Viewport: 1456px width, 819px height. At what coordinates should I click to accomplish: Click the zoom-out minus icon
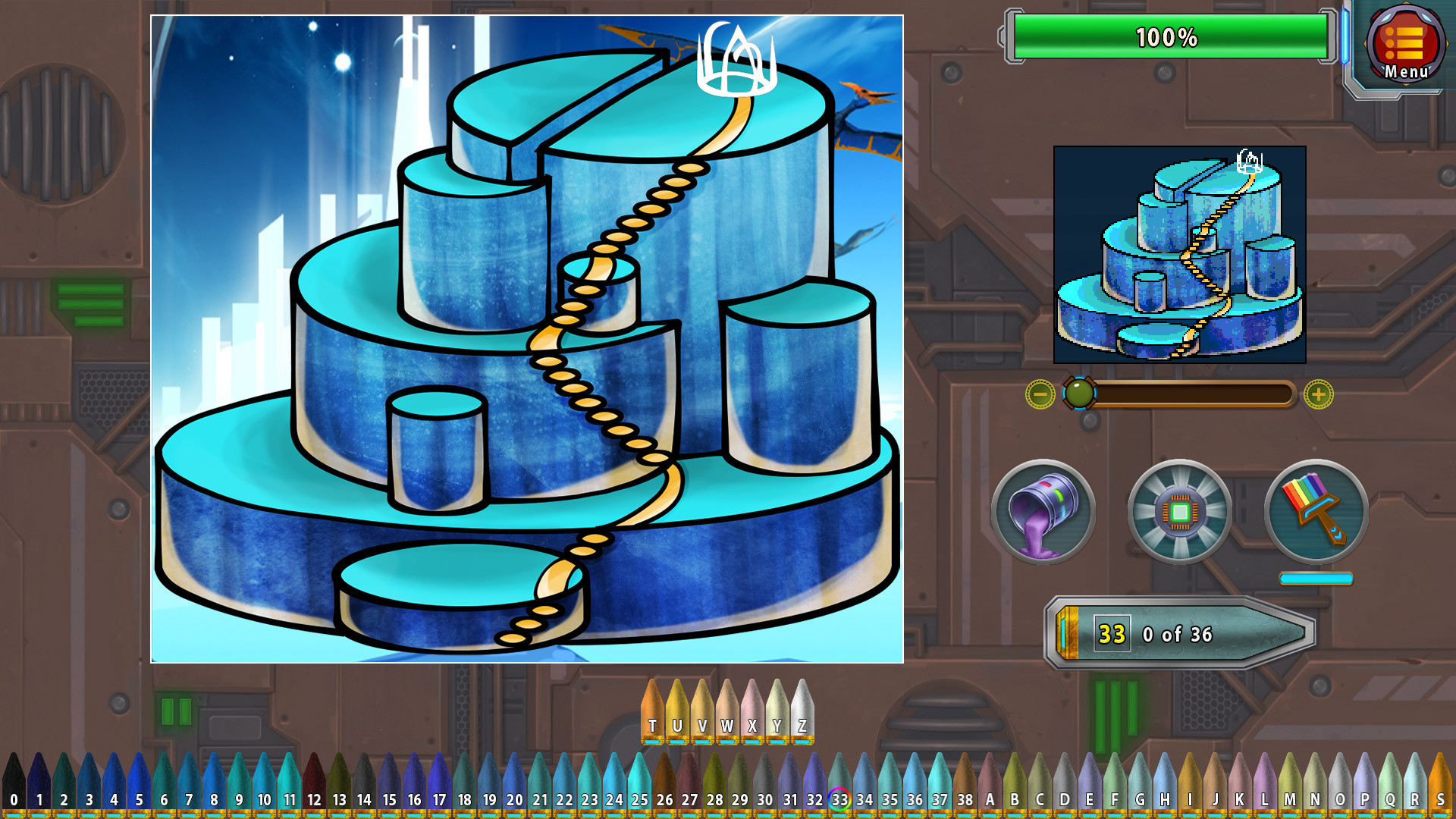(x=1040, y=393)
